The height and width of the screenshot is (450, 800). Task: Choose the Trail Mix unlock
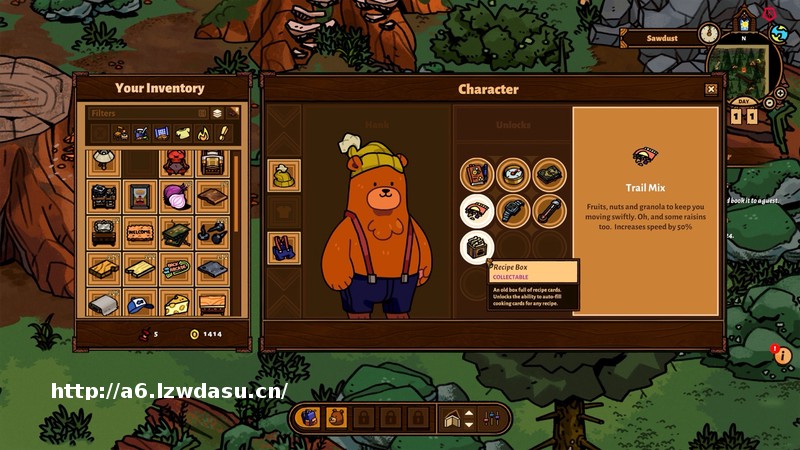tap(477, 209)
